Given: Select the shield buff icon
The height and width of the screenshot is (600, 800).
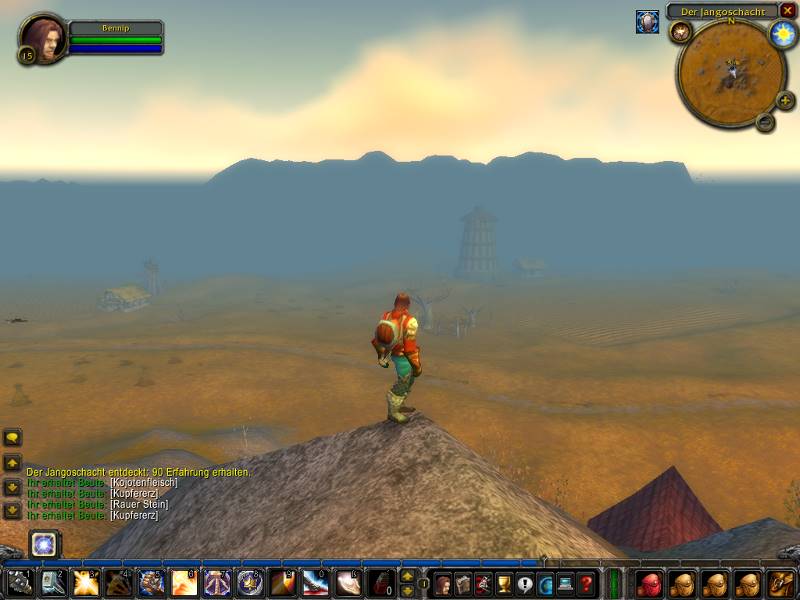Looking at the screenshot, I should tap(647, 22).
